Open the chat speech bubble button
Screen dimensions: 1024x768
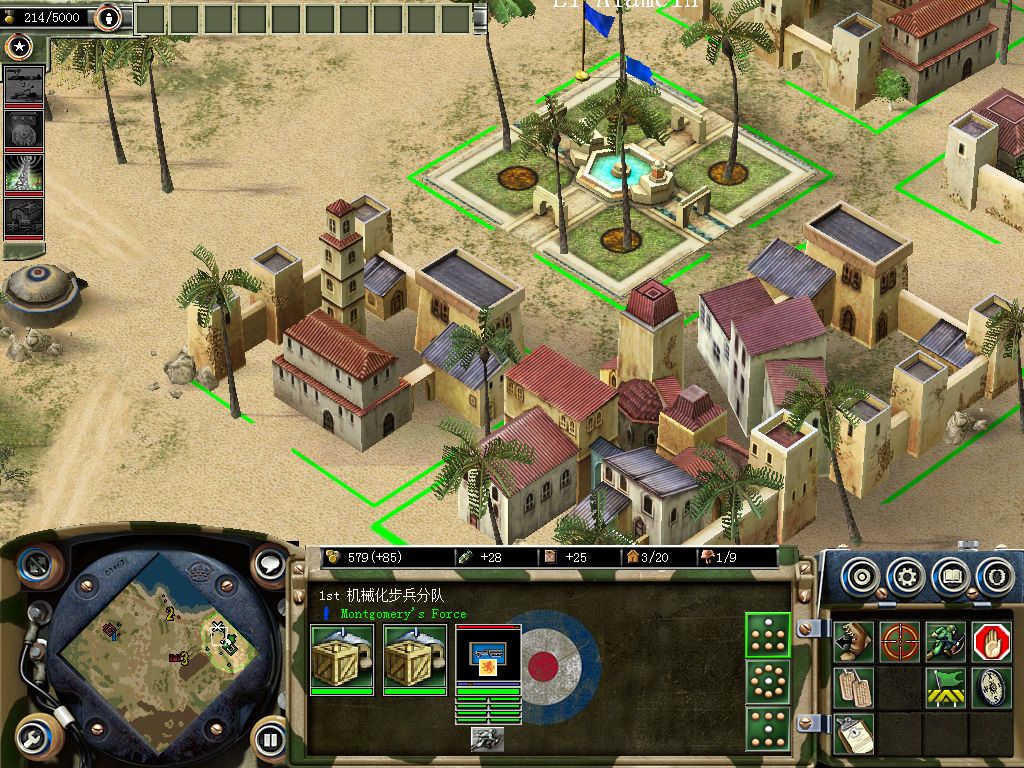tap(270, 566)
